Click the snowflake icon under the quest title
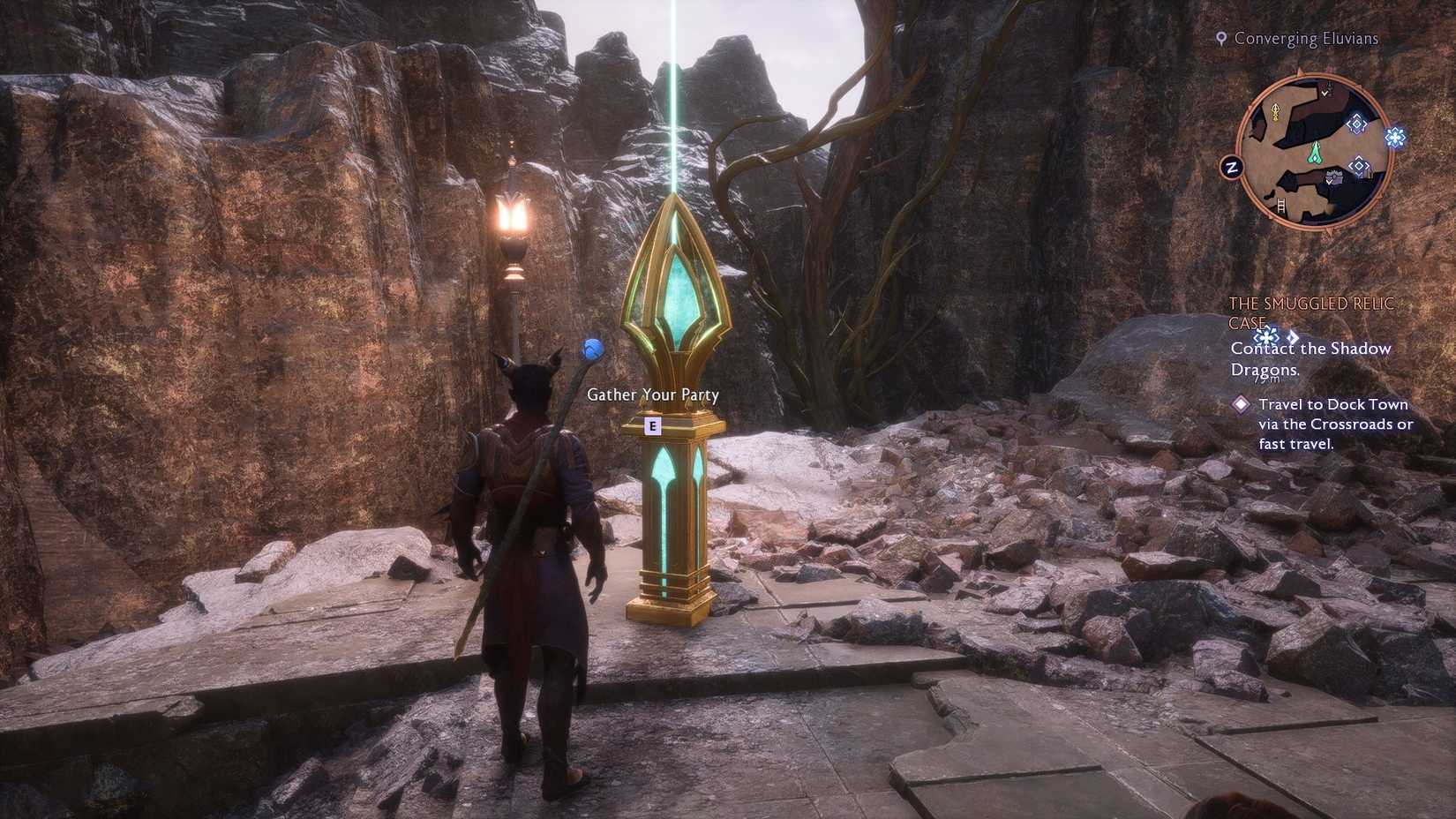1456x819 pixels. point(1265,337)
